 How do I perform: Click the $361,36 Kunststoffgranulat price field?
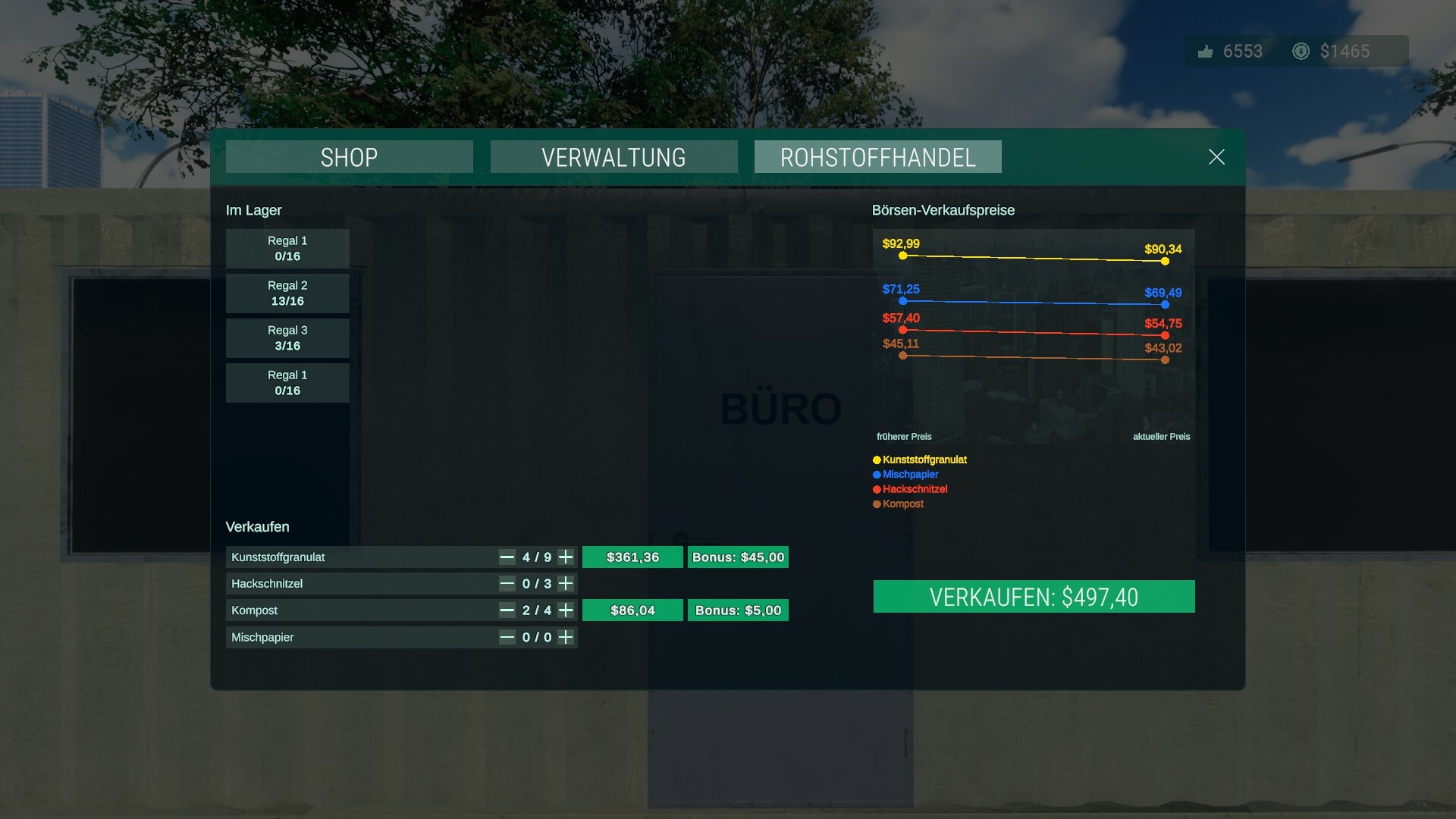coord(632,557)
